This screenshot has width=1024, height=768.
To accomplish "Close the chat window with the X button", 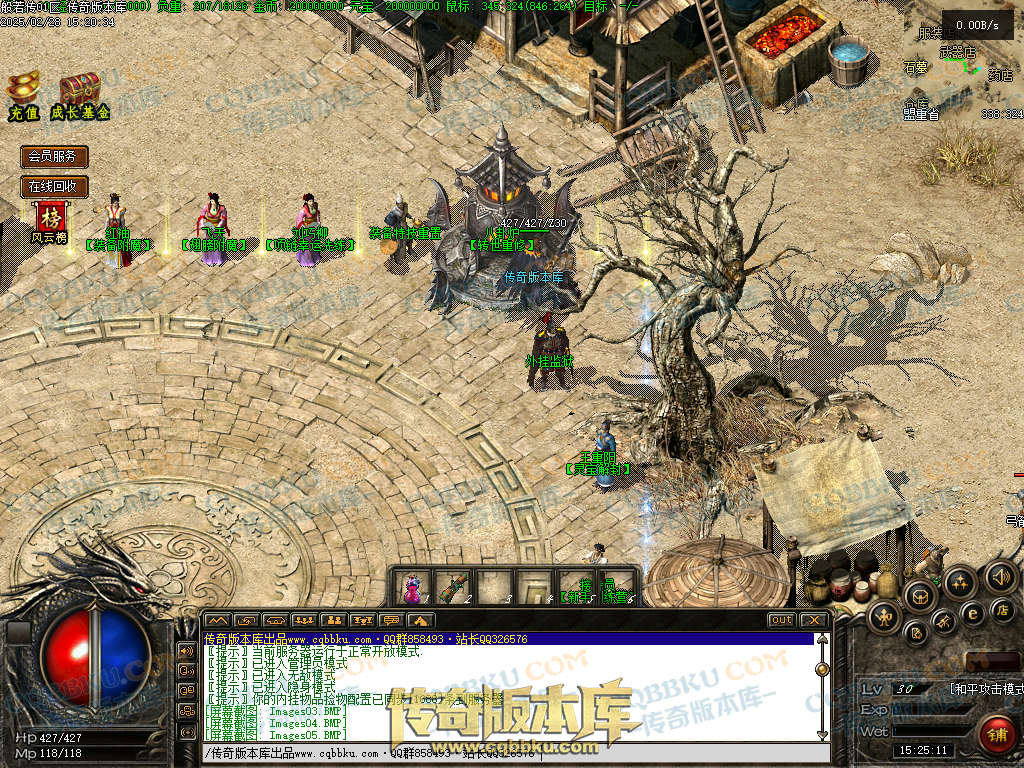I will [x=814, y=620].
